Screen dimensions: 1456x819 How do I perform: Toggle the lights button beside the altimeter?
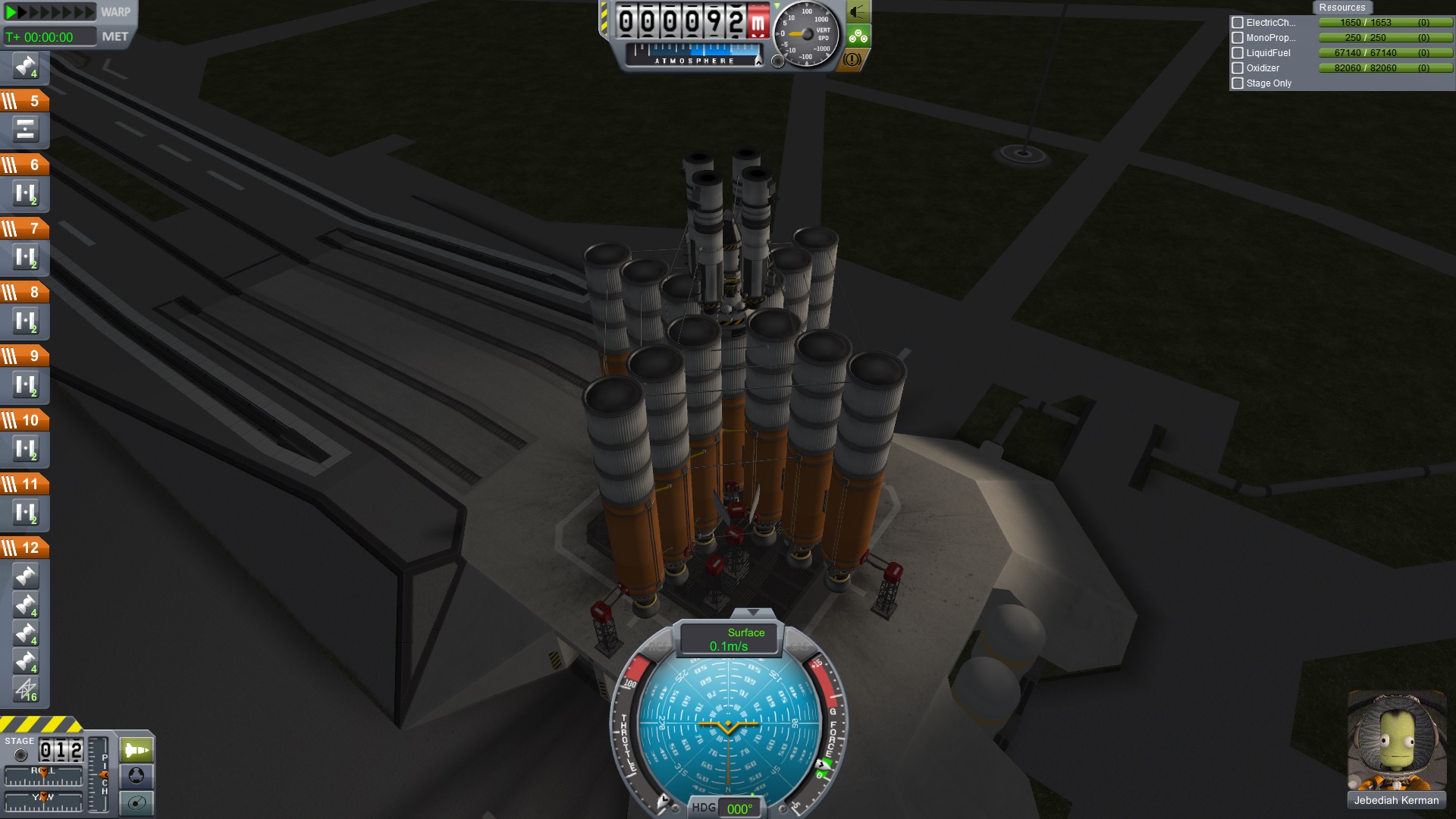pos(858,12)
